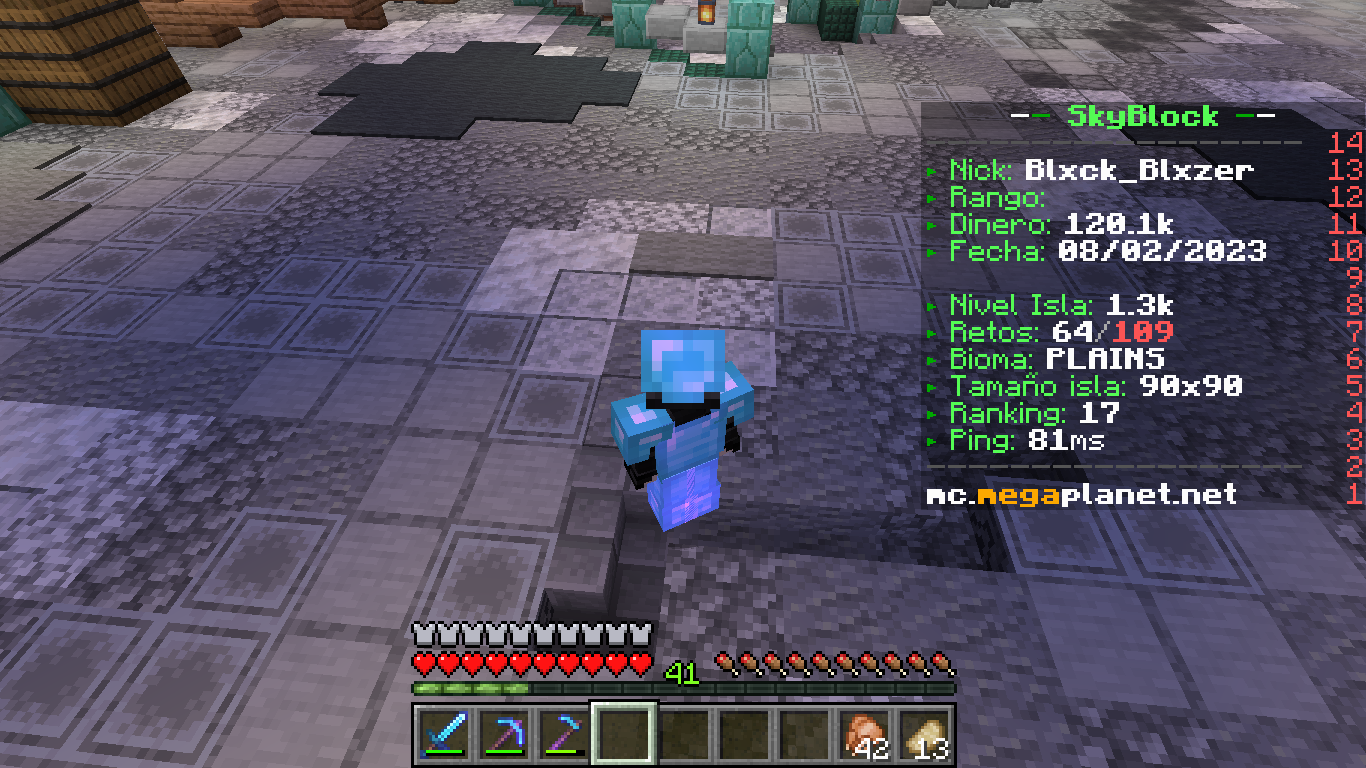The height and width of the screenshot is (768, 1366).
Task: Select the diamond sword hotbar slot
Action: (443, 735)
